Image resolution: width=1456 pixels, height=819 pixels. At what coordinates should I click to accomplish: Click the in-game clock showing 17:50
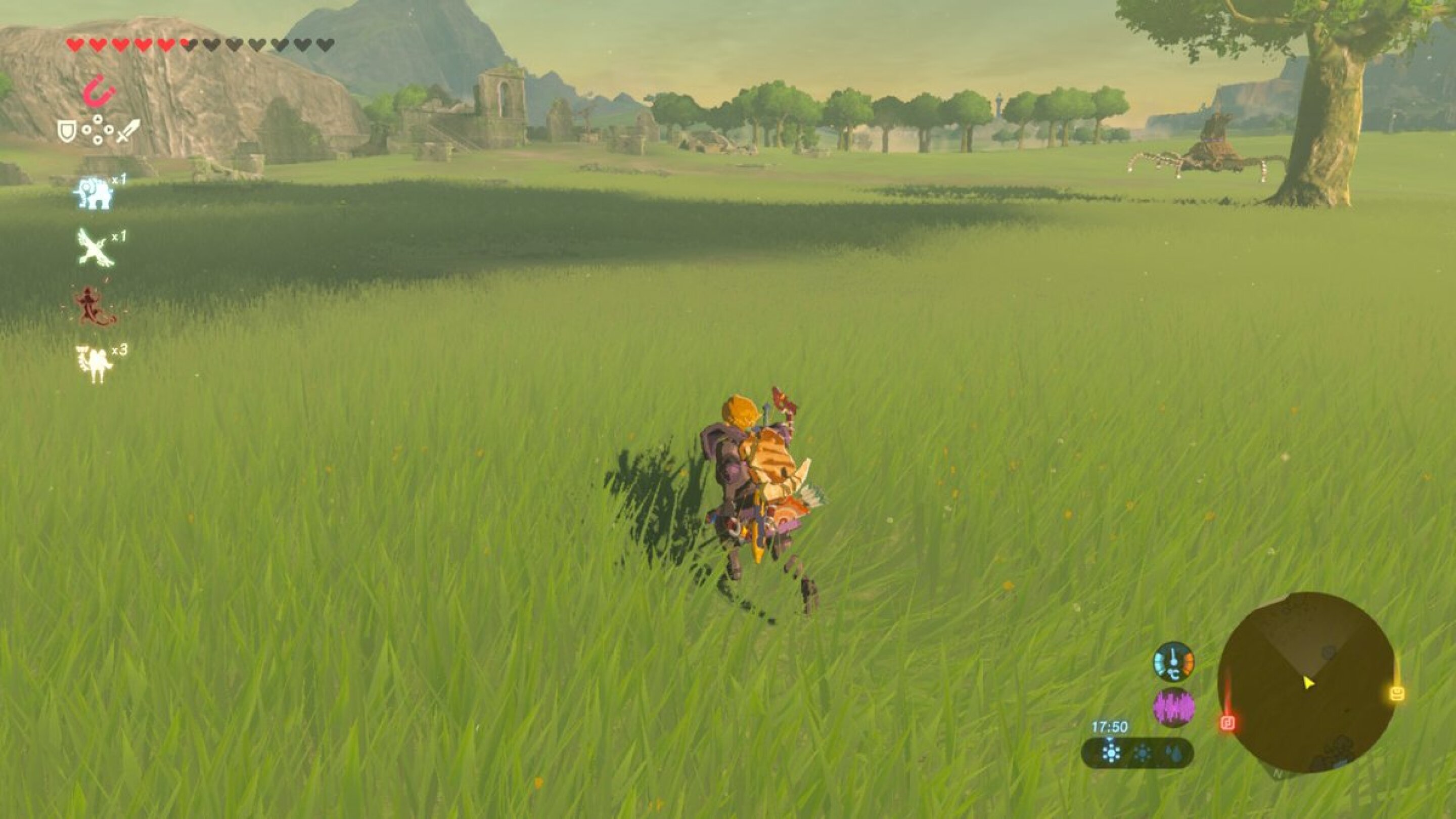click(1110, 727)
